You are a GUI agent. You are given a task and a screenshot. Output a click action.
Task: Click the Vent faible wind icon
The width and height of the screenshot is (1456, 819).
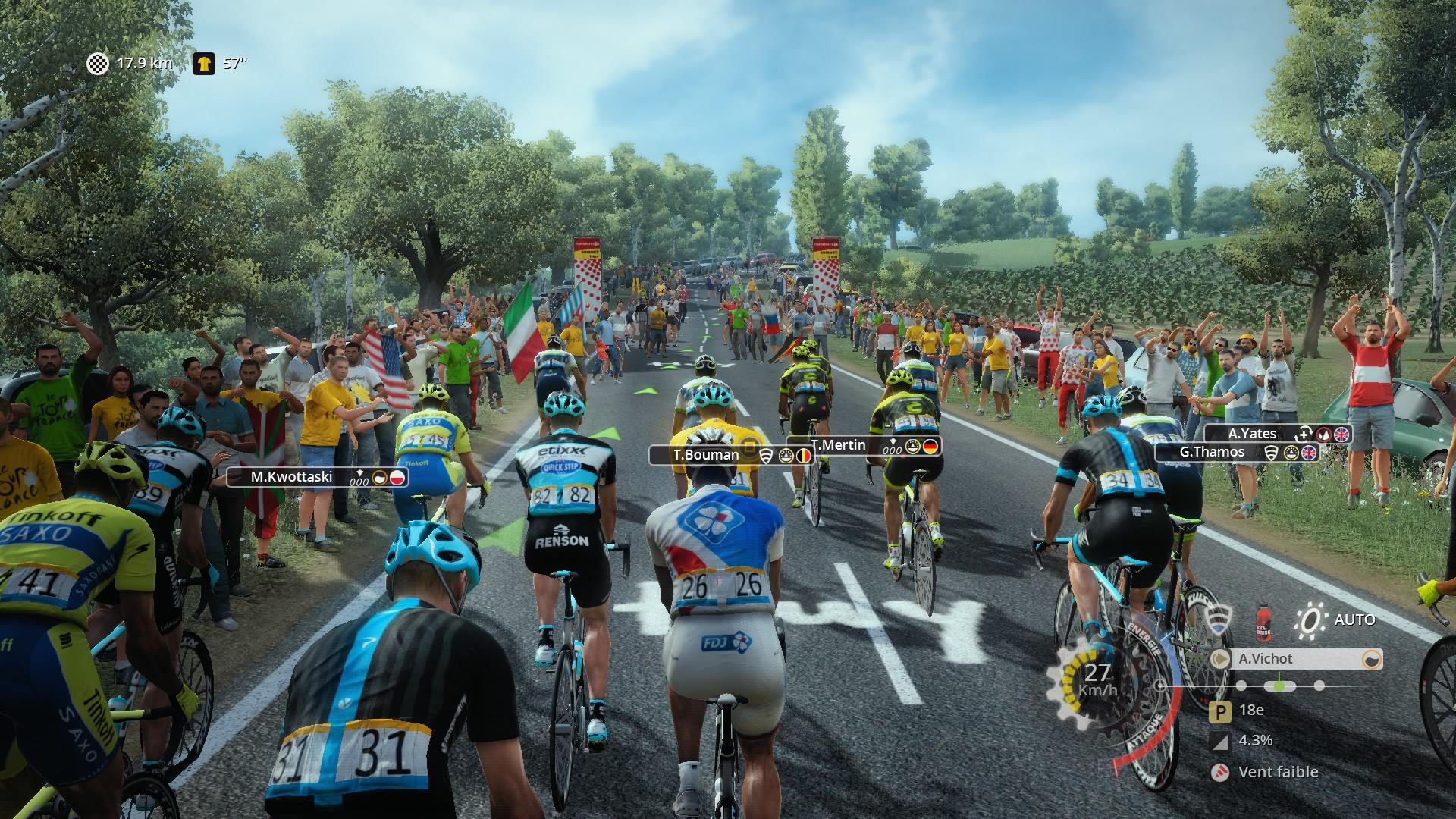point(1219,772)
